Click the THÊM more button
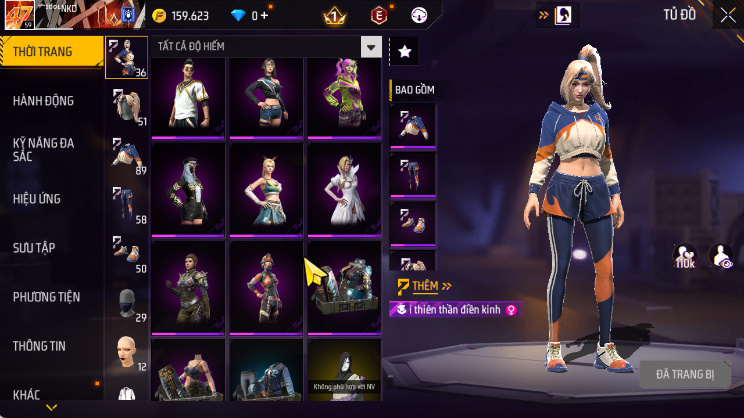Viewport: 744px width, 418px height. [417, 286]
